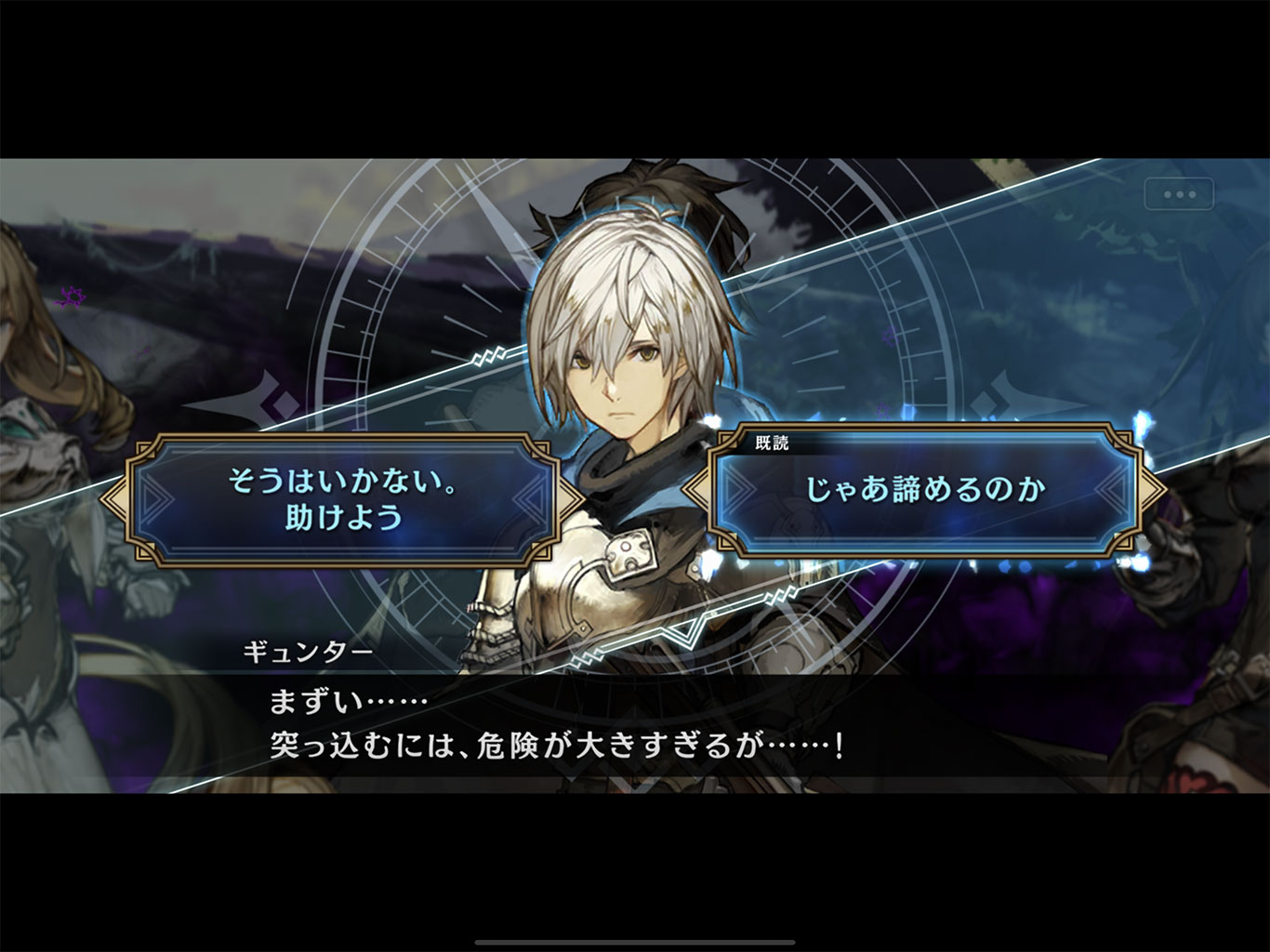The height and width of the screenshot is (952, 1270).
Task: Select the "じゃあ諦めるのか" dialogue option
Action: click(925, 490)
